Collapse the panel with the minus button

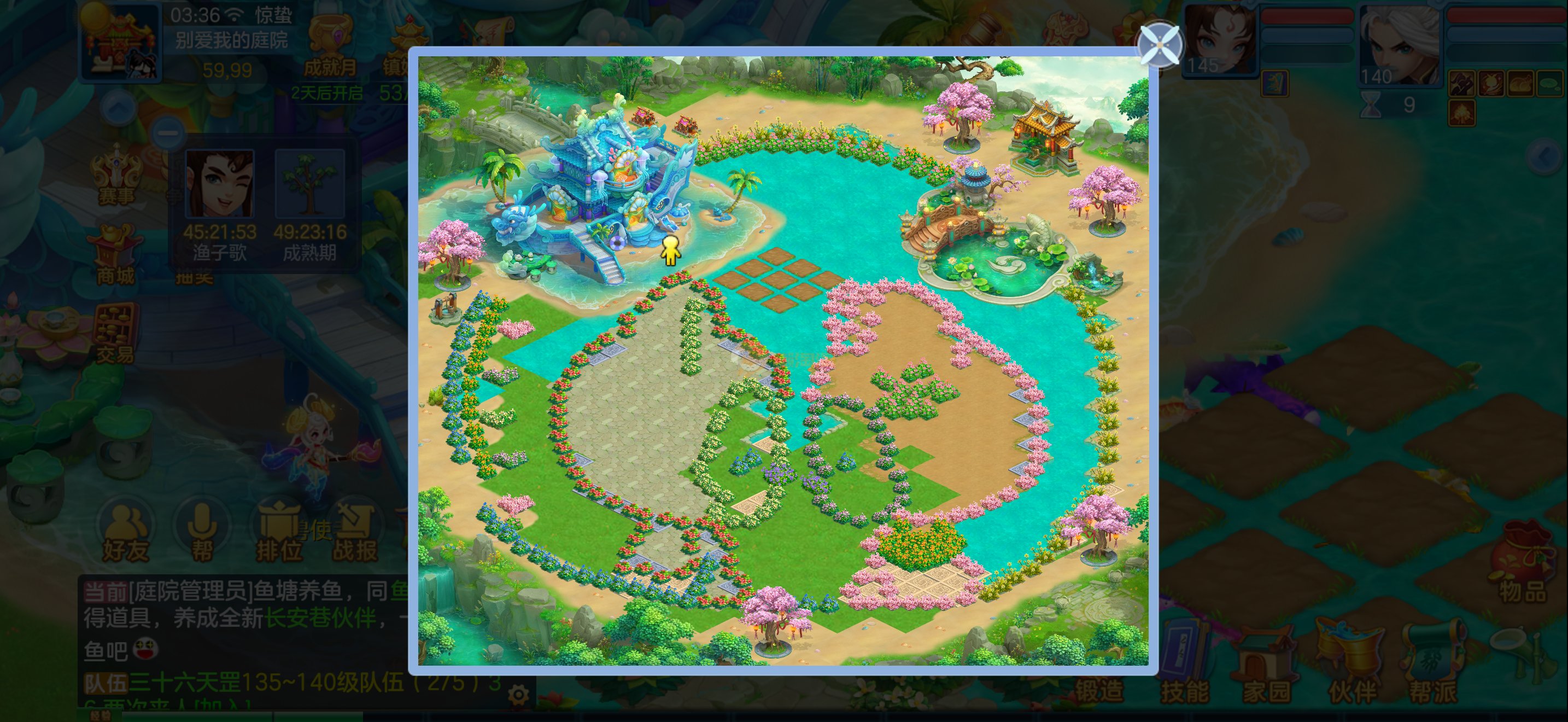pos(168,133)
